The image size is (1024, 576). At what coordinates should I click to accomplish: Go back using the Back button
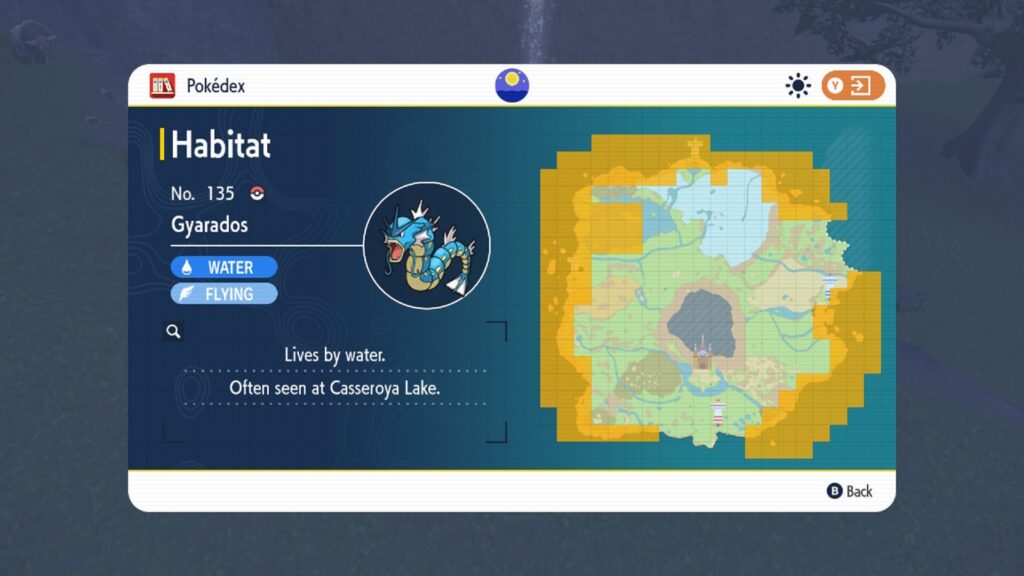[x=849, y=491]
